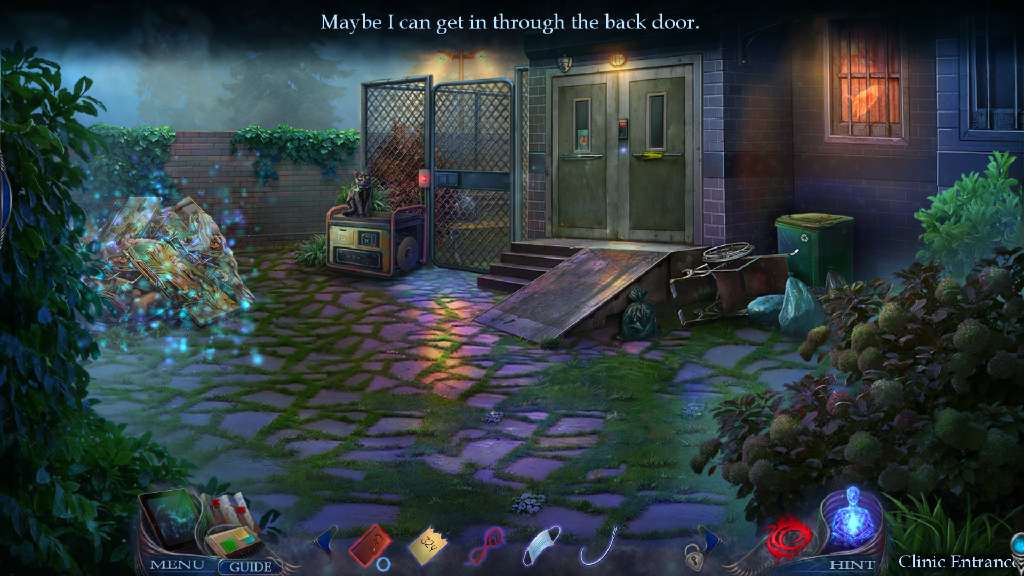This screenshot has height=576, width=1024.
Task: Click the glowing blue human figure
Action: pos(852,518)
